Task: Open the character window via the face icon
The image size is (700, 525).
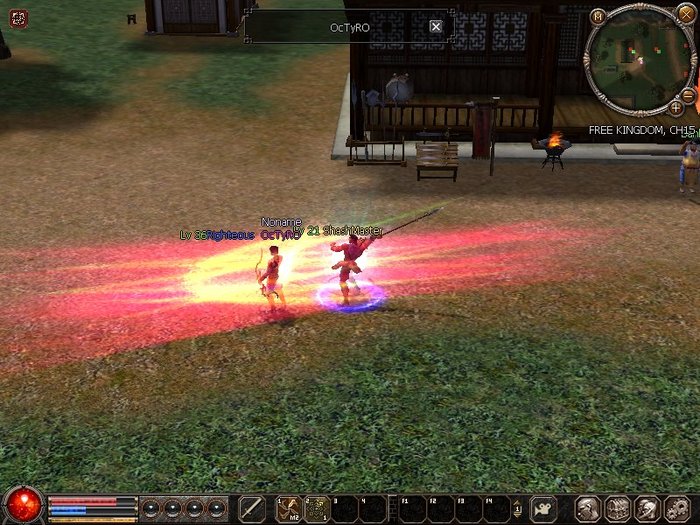Action: click(589, 508)
